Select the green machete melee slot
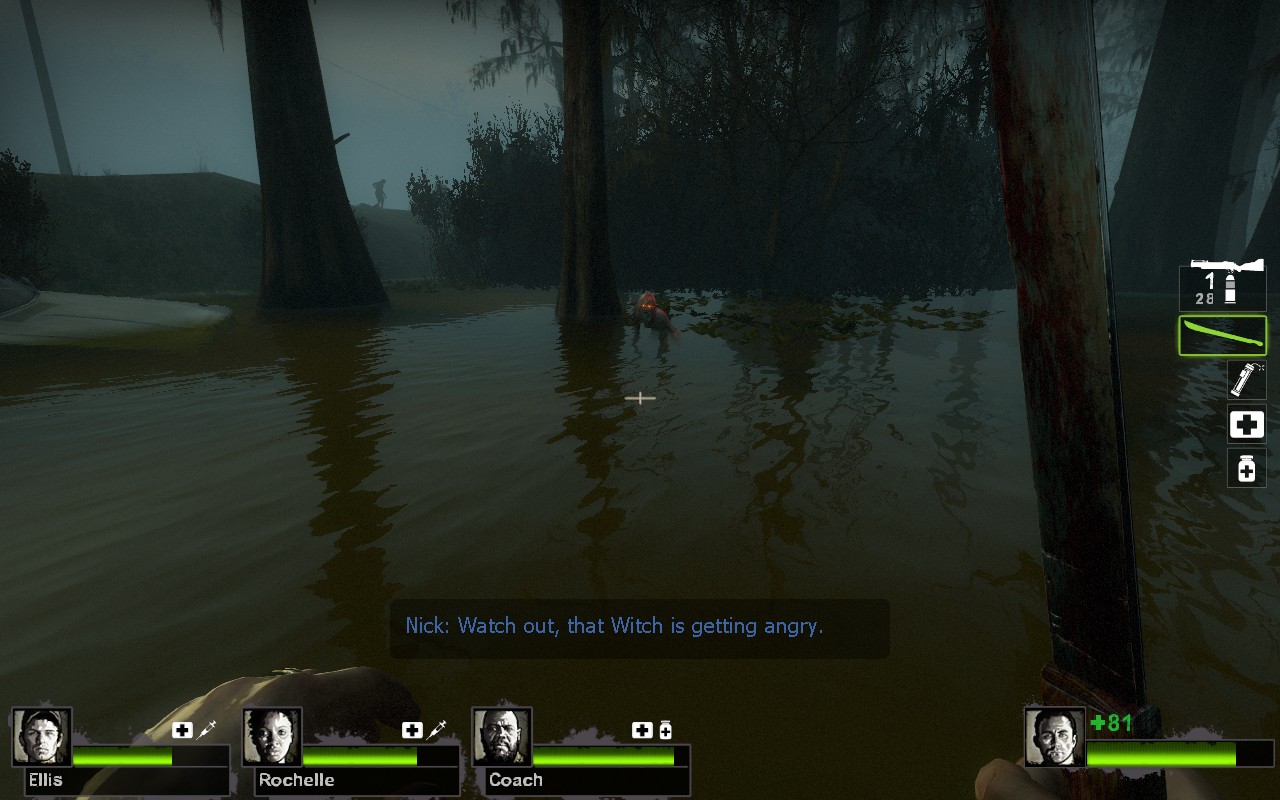1280x800 pixels. pos(1222,335)
